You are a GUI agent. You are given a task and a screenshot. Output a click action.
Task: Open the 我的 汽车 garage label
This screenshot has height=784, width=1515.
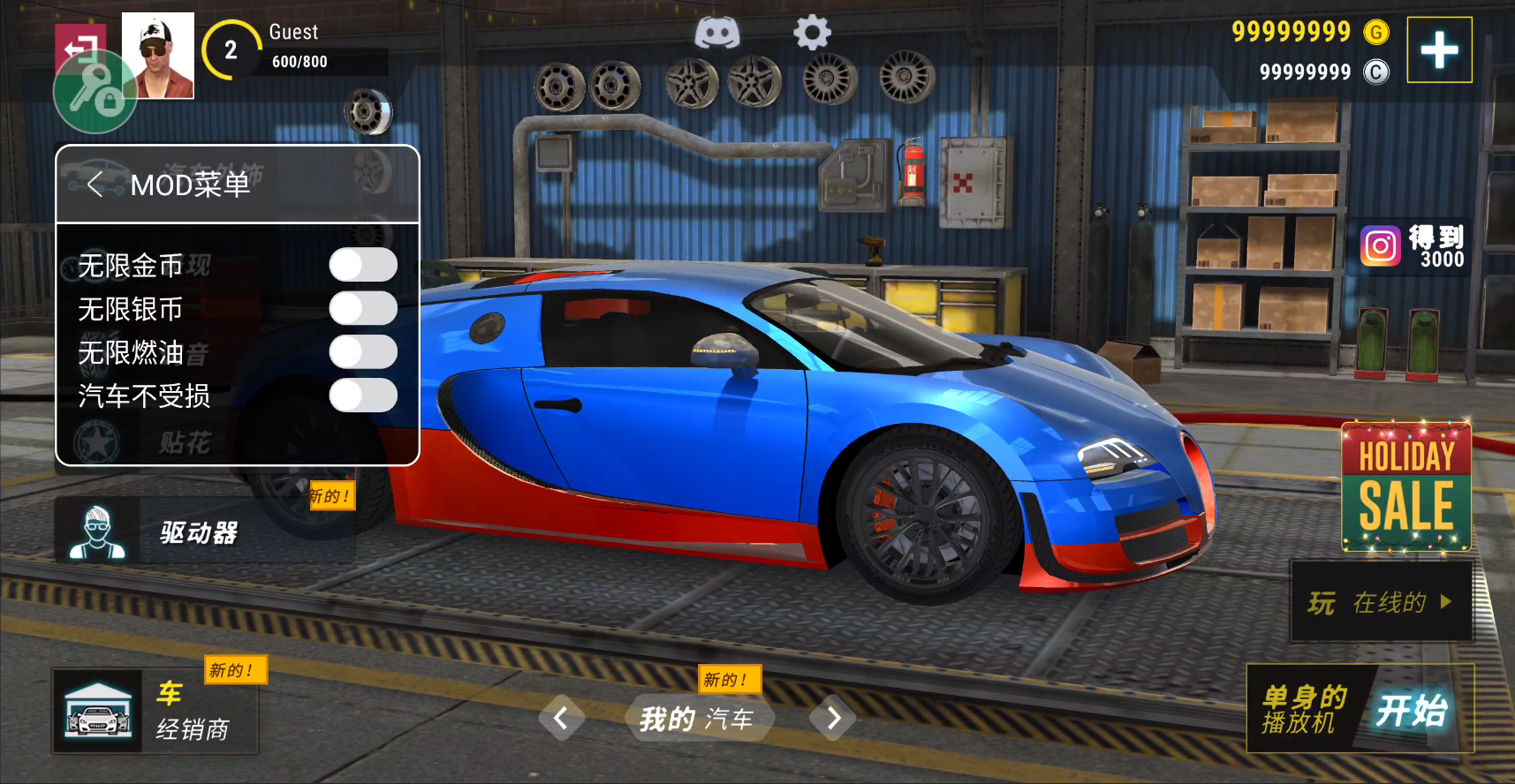tap(697, 719)
